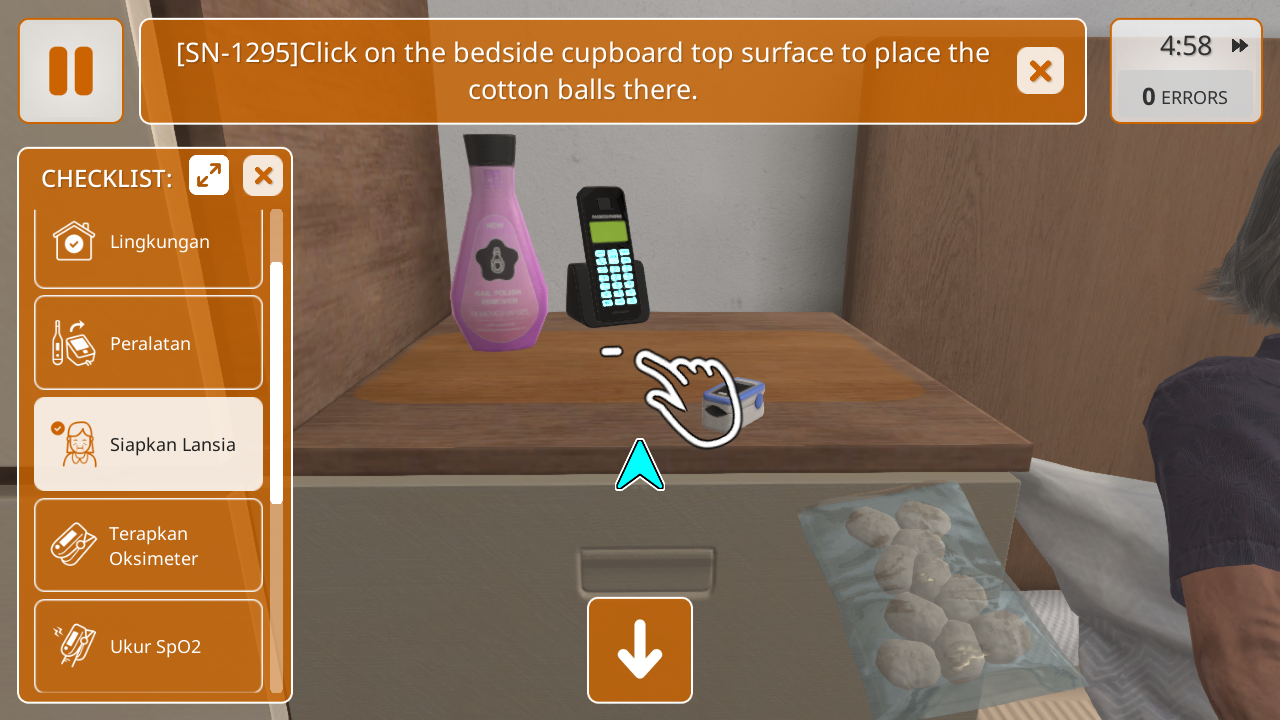This screenshot has width=1280, height=720.
Task: Open the Ukur SpO2 checklist step
Action: coord(148,646)
